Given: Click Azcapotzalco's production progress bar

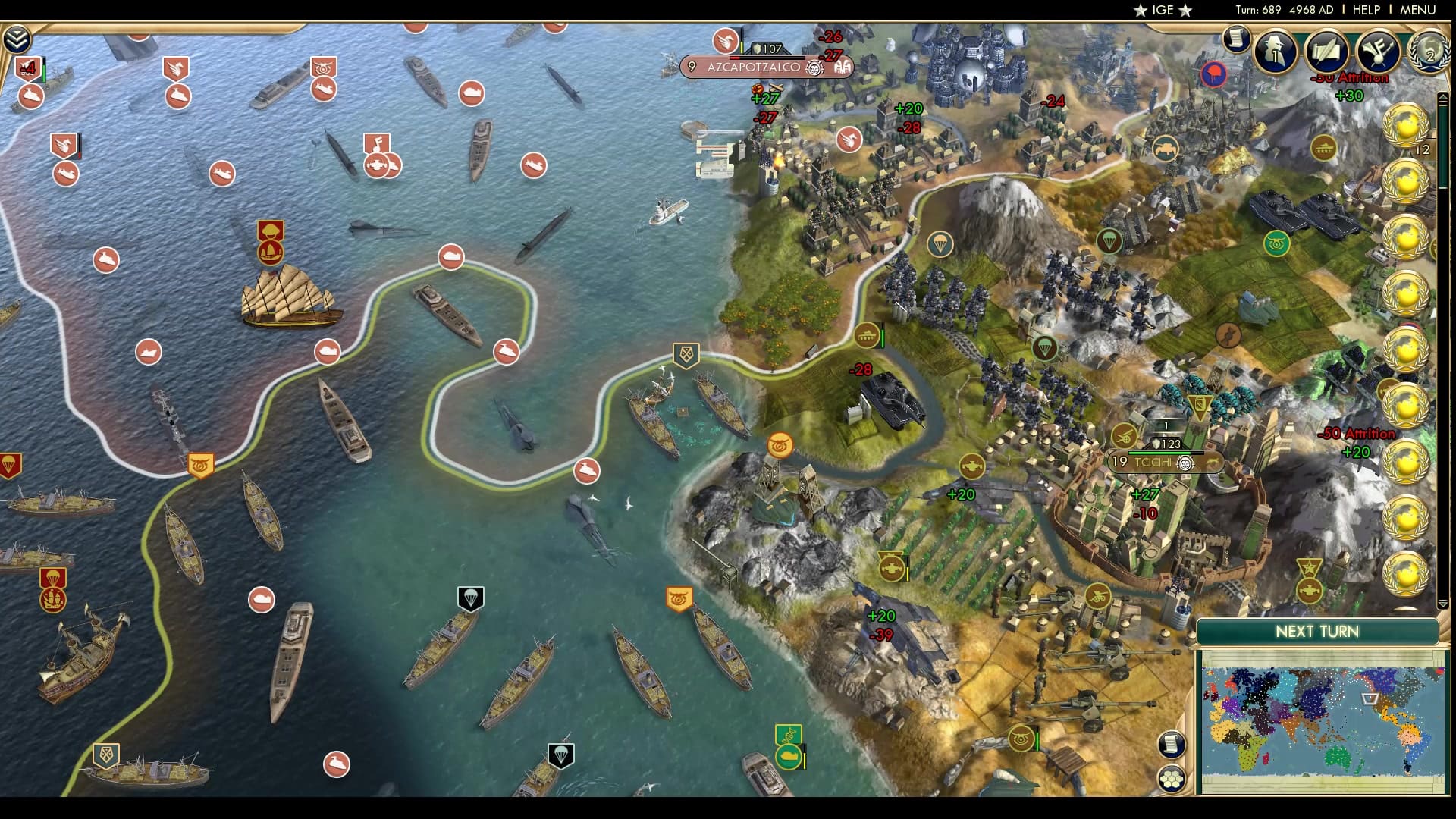Looking at the screenshot, I should coord(767,58).
